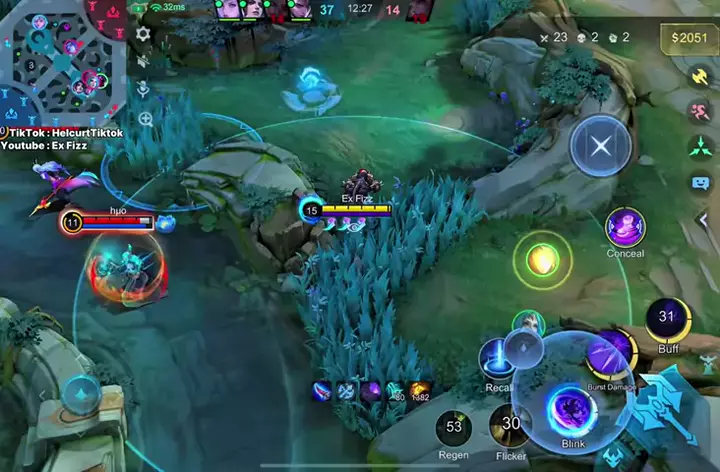Open settings with the gear icon
The width and height of the screenshot is (720, 472).
coord(143,33)
